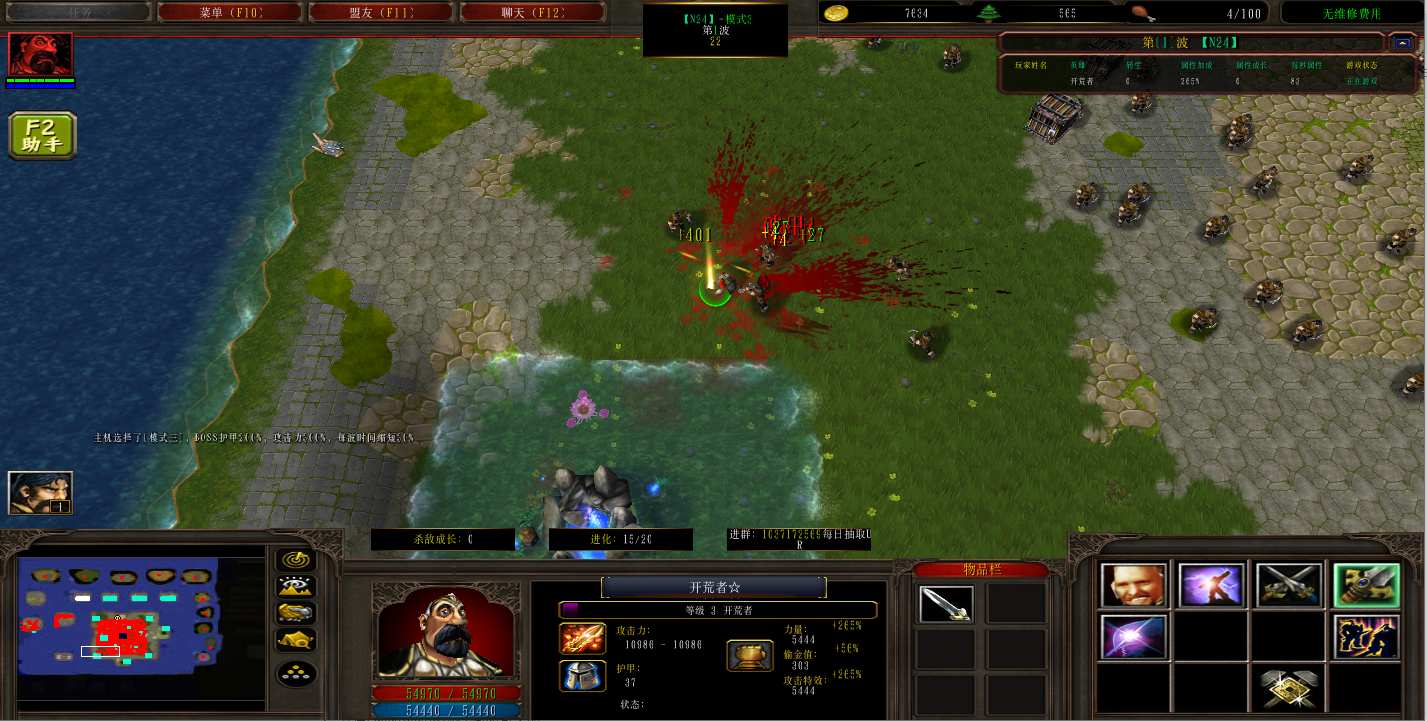Choose the crossed swords attack command

click(x=1289, y=586)
